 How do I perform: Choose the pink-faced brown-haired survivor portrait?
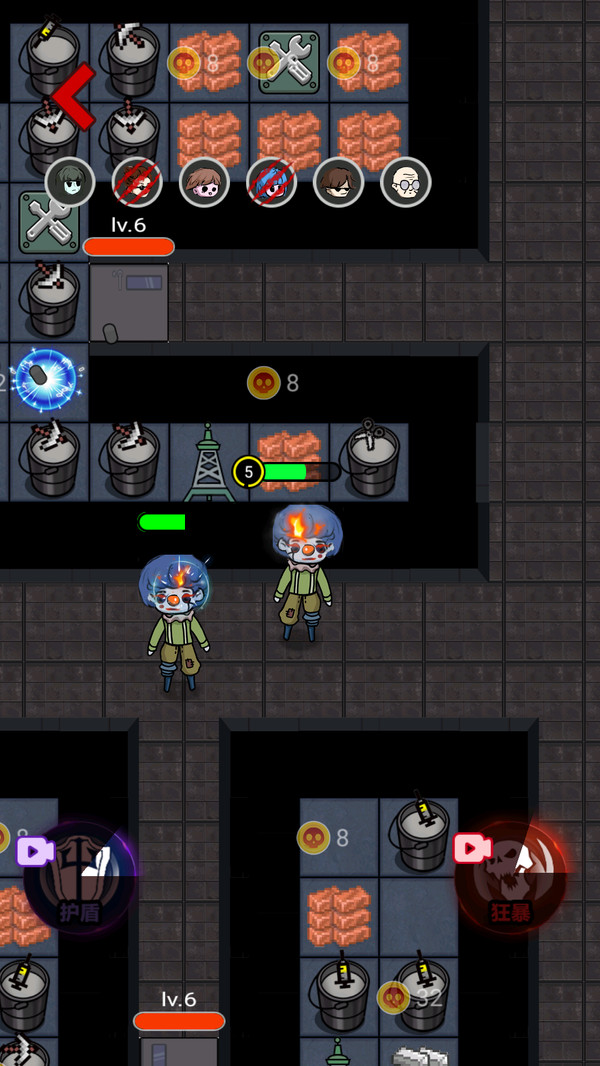[x=204, y=182]
